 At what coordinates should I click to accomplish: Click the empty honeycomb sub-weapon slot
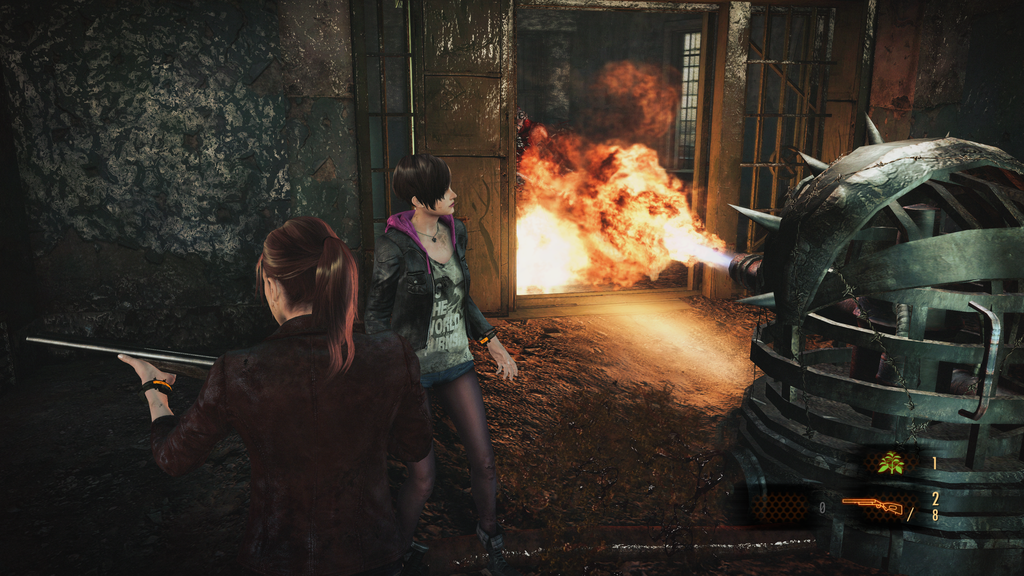(x=781, y=507)
